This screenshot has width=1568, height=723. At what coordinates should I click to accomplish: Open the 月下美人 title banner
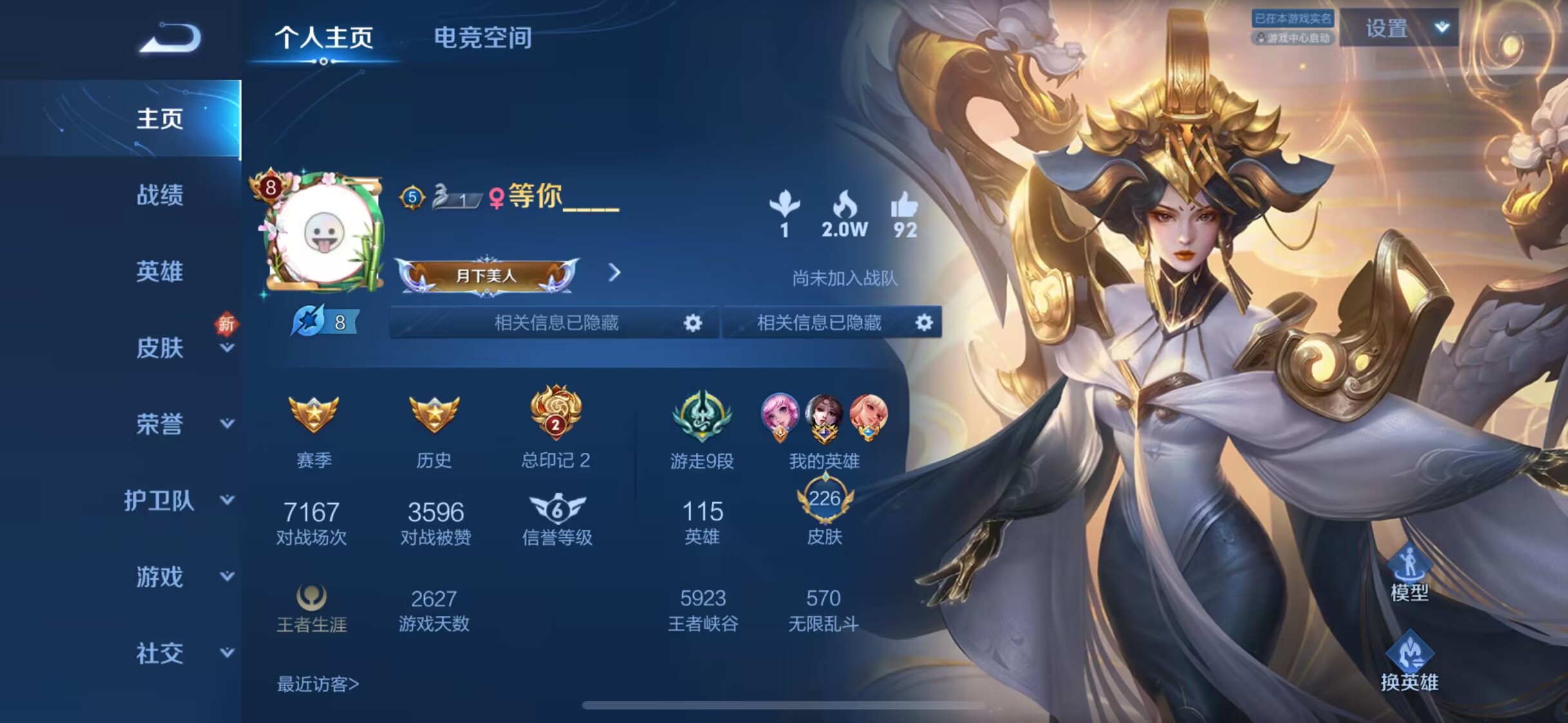pyautogui.click(x=487, y=276)
